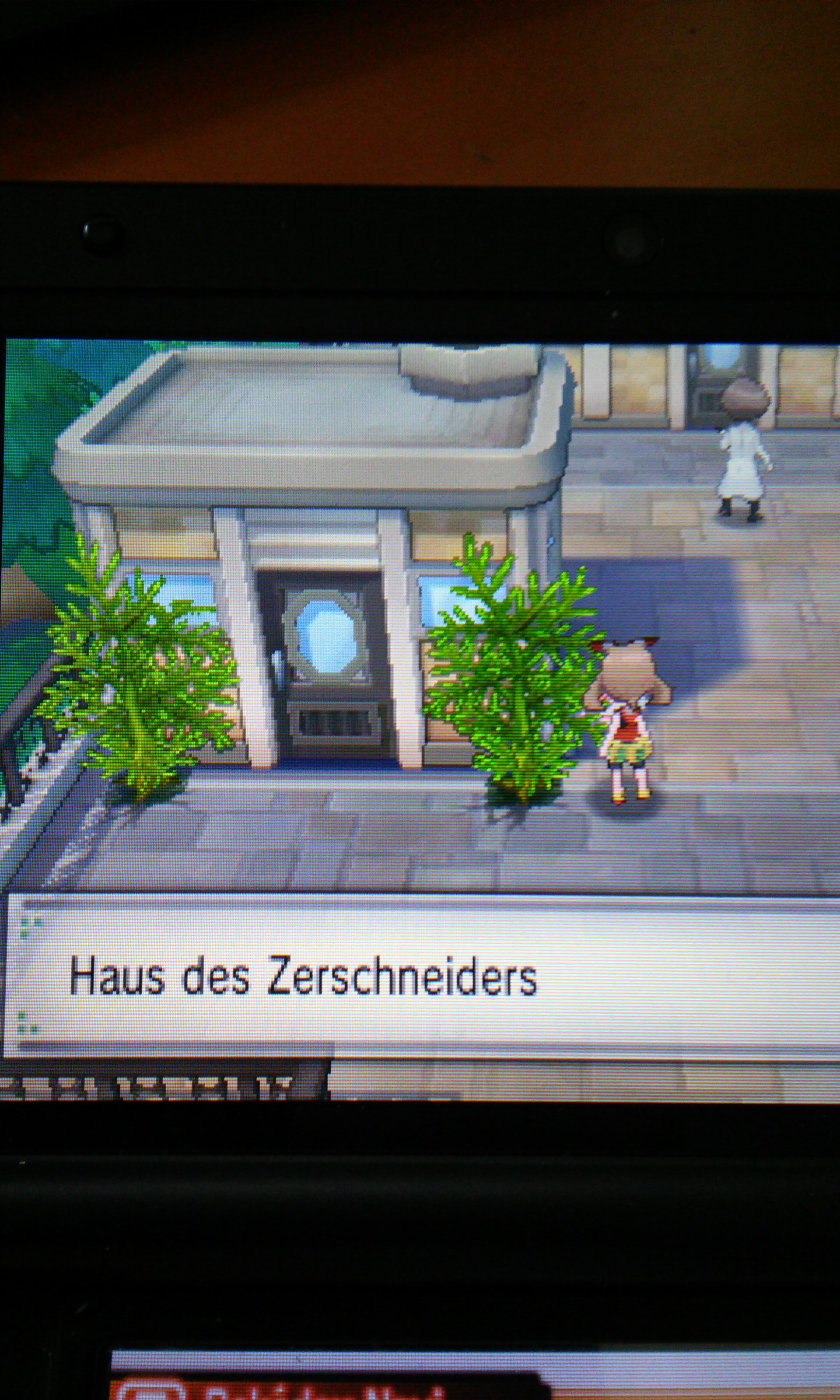This screenshot has height=1400, width=840.
Task: Dismiss the 'Haus des Zerschneiders' message box
Action: pyautogui.click(x=419, y=977)
